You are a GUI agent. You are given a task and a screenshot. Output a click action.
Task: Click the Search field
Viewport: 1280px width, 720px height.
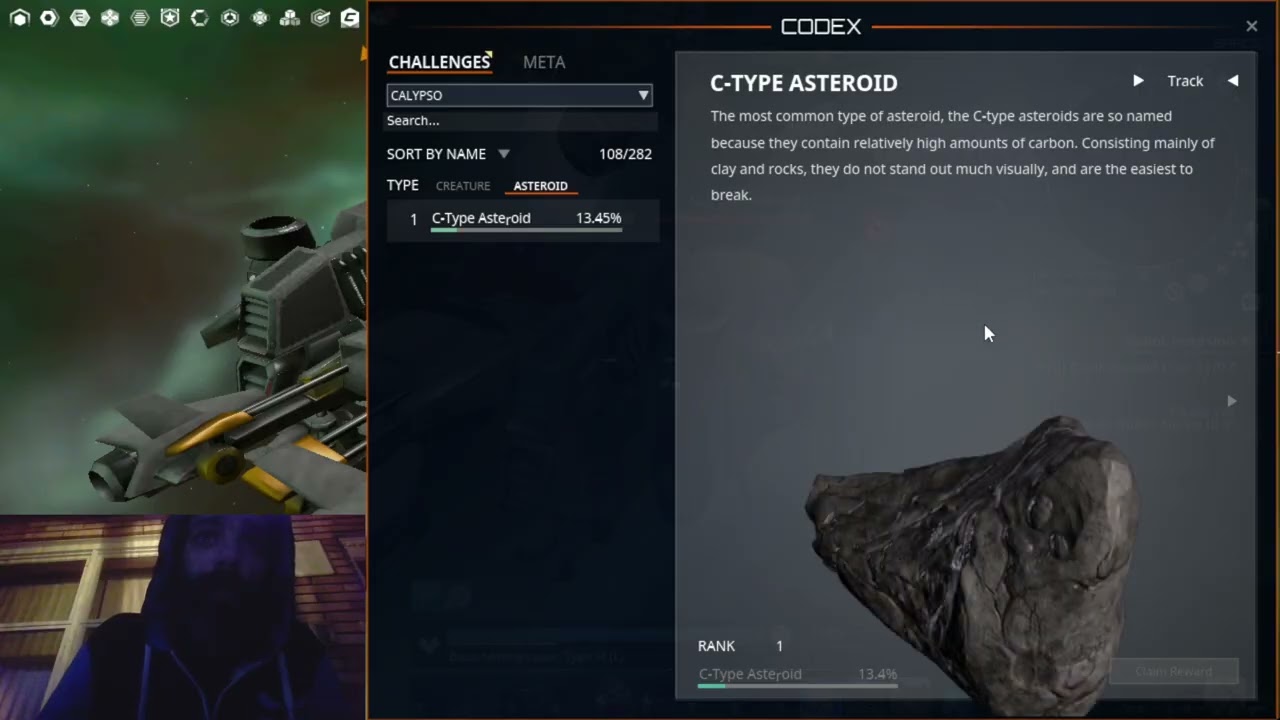[x=520, y=121]
